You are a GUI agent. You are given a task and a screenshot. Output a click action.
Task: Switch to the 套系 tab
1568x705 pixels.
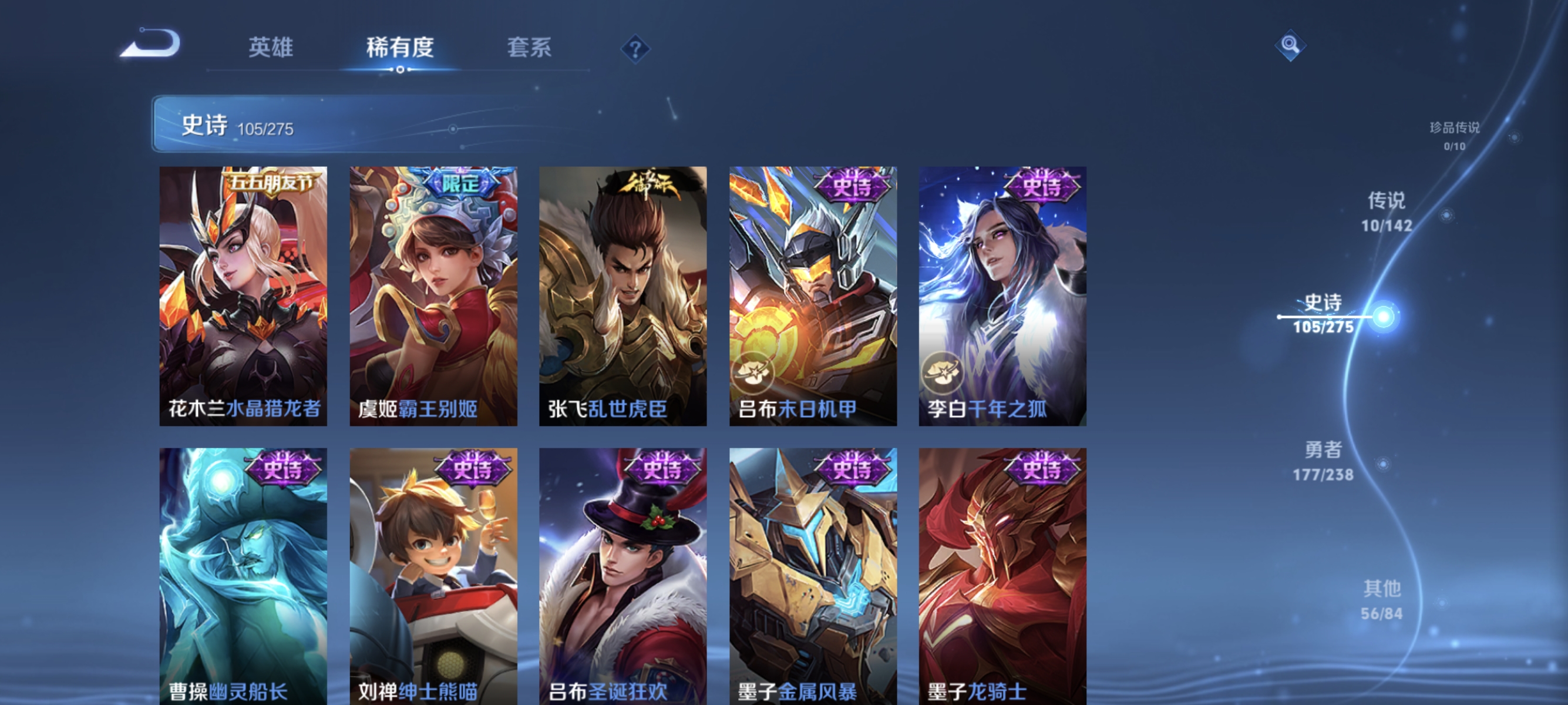tap(530, 48)
